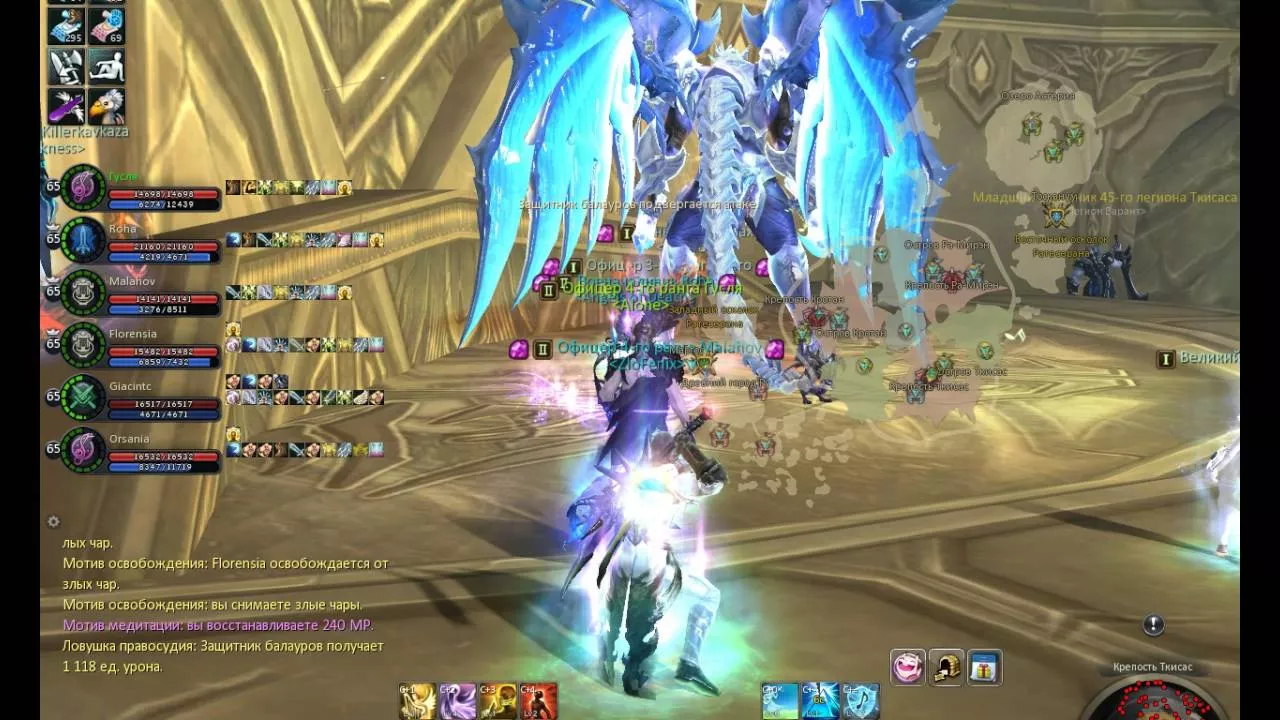Activate the red flame skill
Viewport: 1280px width, 720px height.
(538, 701)
